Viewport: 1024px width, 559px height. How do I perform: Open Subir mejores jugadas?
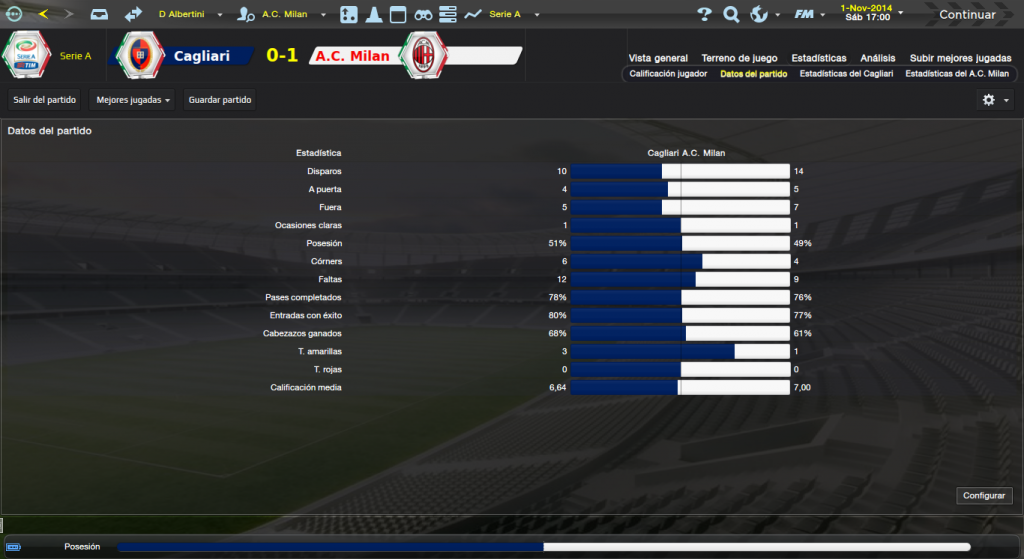959,58
